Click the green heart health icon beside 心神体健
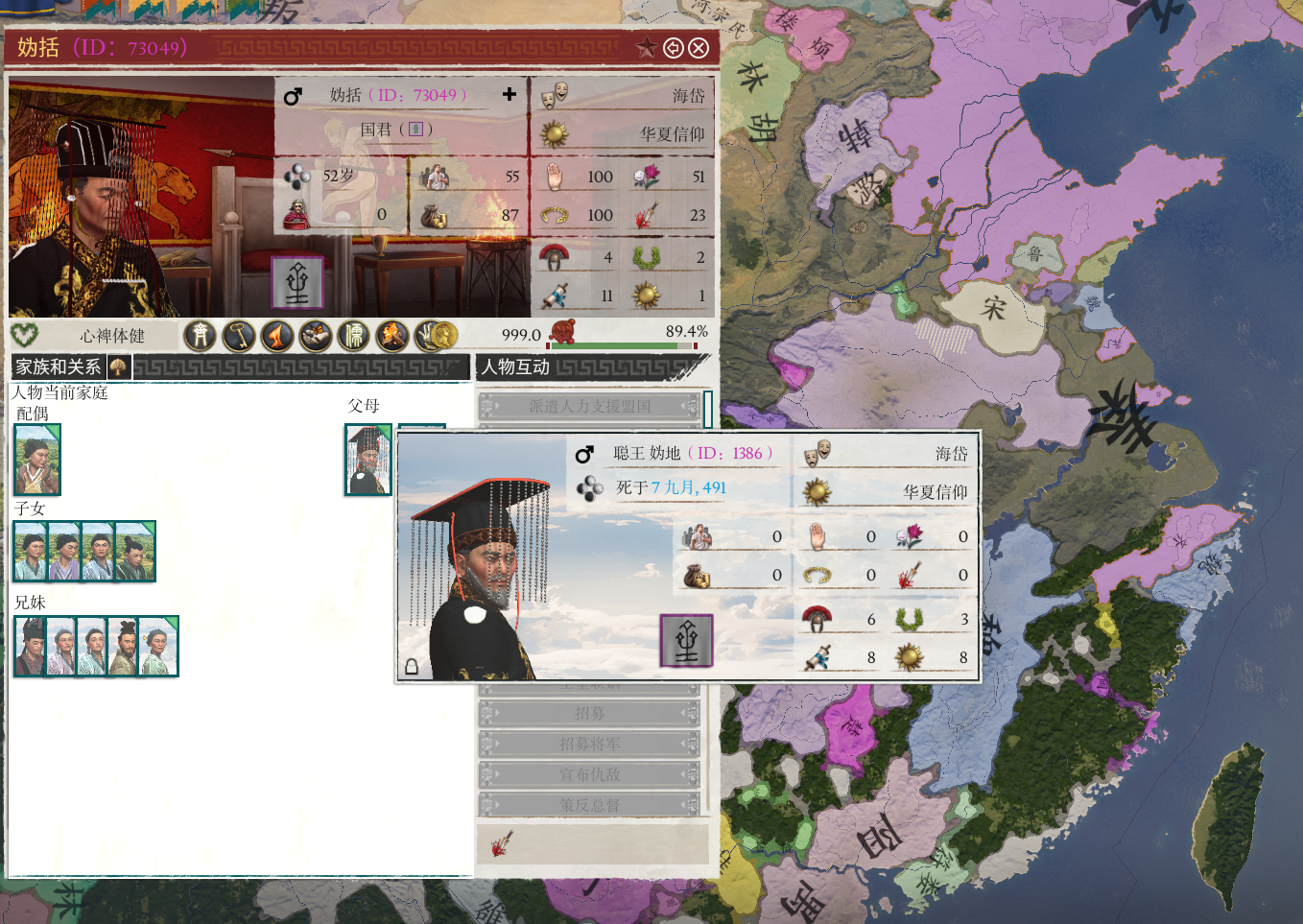Image resolution: width=1303 pixels, height=924 pixels. 27,336
